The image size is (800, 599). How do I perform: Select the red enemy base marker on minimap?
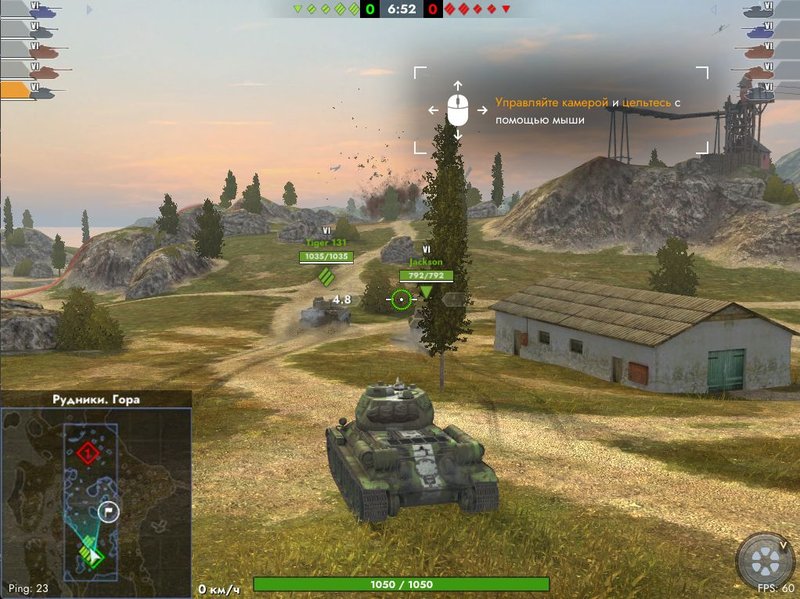[x=89, y=453]
